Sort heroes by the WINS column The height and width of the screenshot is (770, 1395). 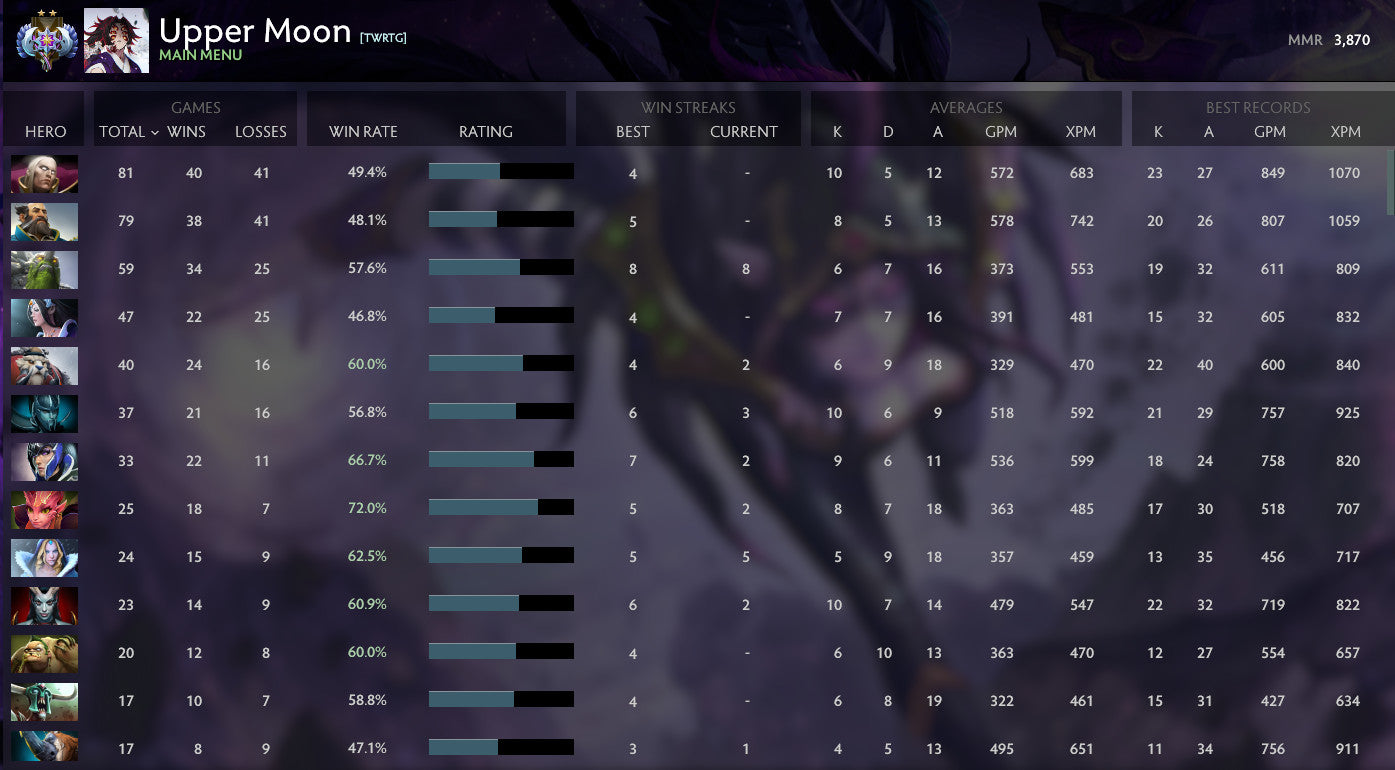190,131
